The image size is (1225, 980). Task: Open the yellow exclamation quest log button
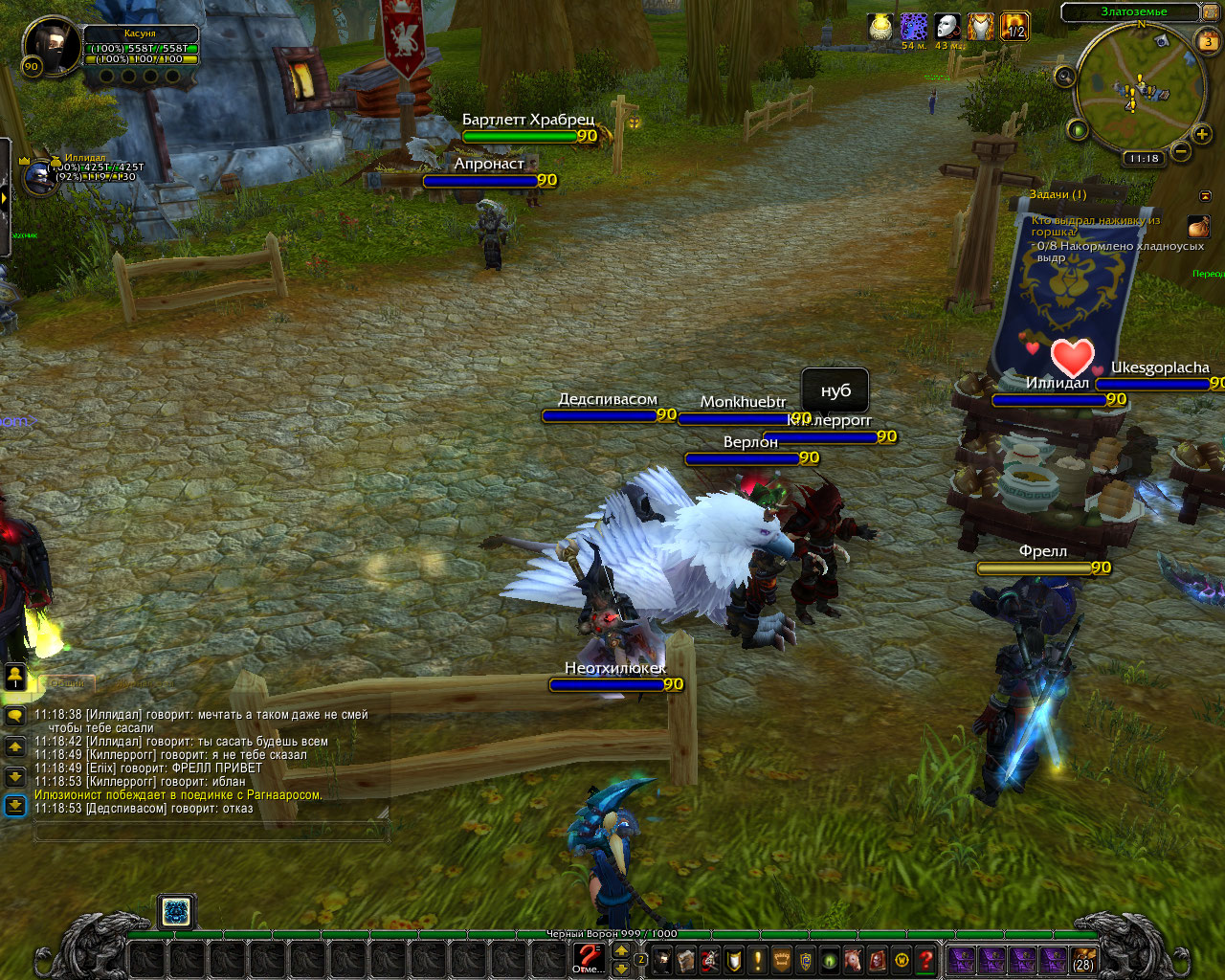pos(758,959)
